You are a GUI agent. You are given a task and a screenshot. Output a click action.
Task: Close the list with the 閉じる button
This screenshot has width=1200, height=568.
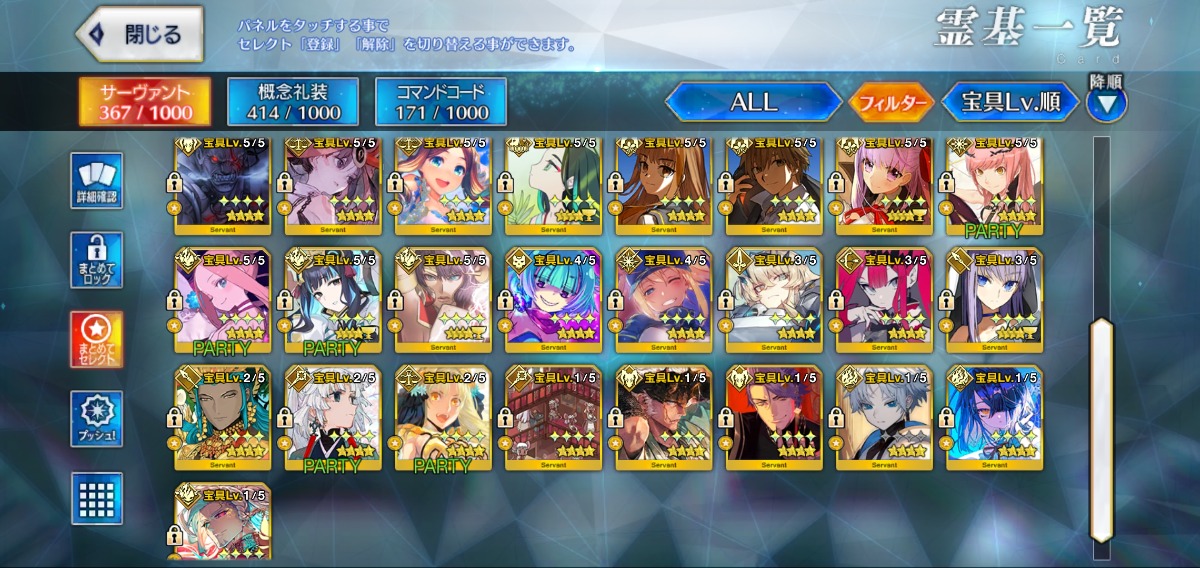140,34
